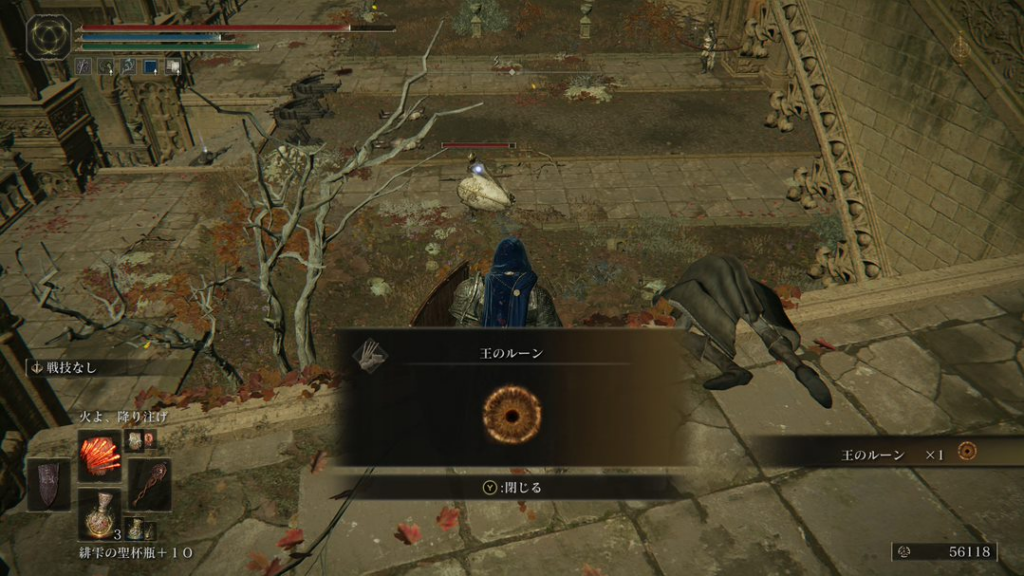Close the item popup via 閉じる

[x=512, y=488]
